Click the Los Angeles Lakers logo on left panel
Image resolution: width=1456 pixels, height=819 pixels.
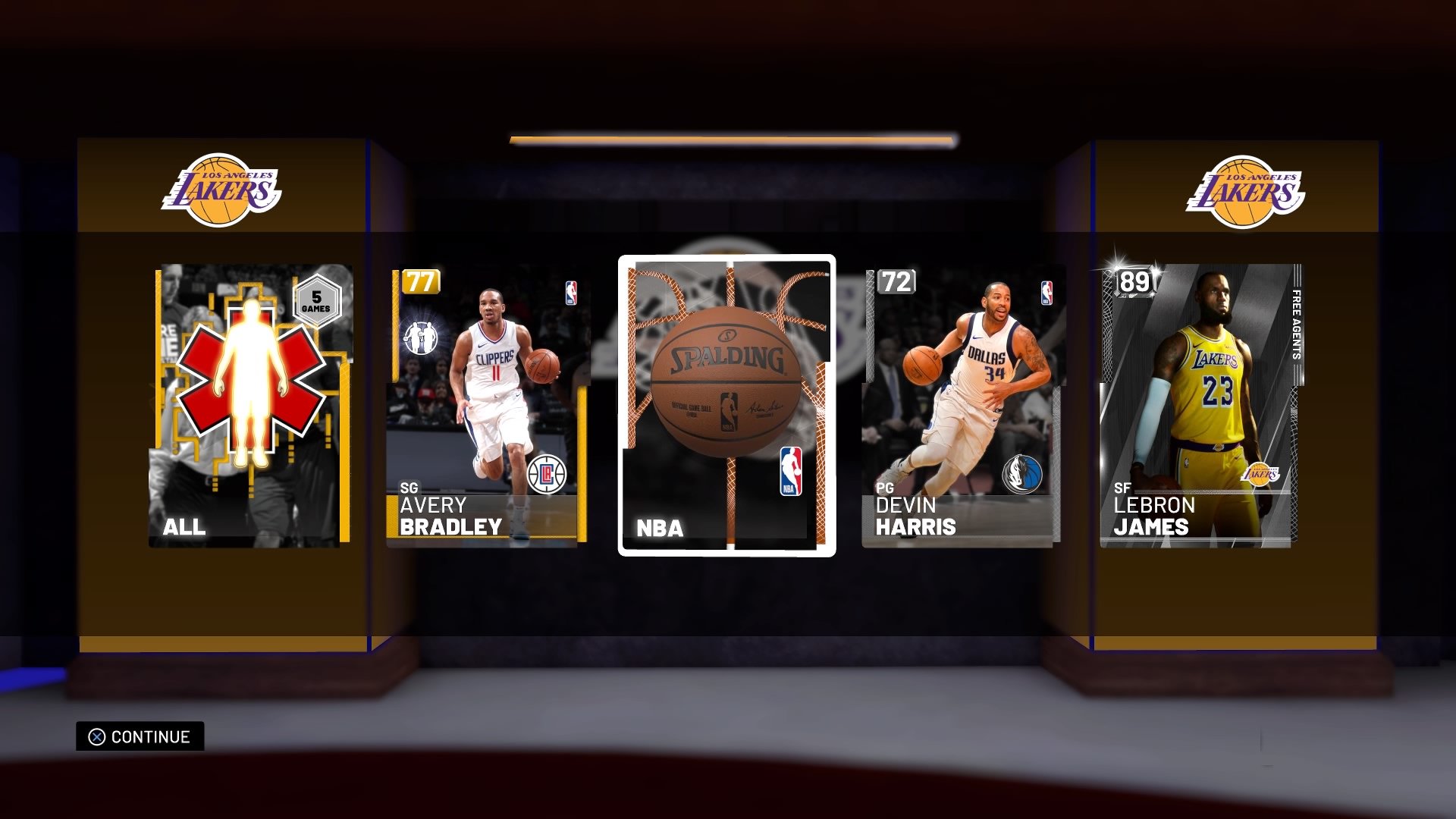221,187
